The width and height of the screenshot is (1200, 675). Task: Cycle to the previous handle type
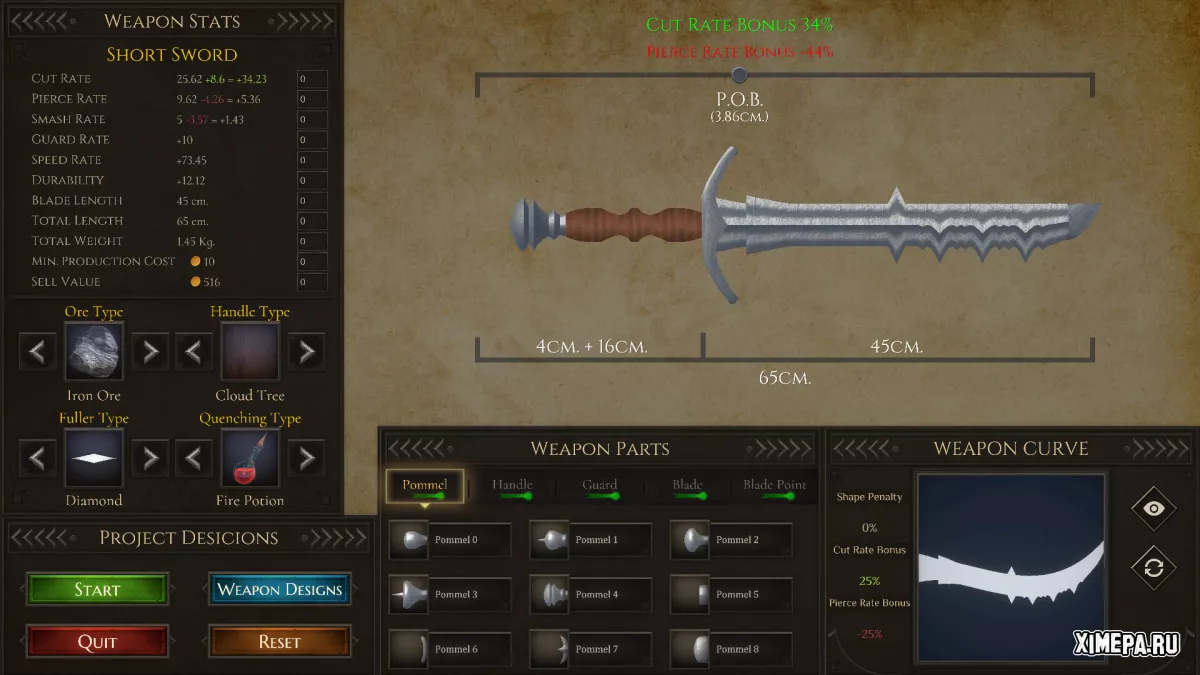tap(194, 351)
